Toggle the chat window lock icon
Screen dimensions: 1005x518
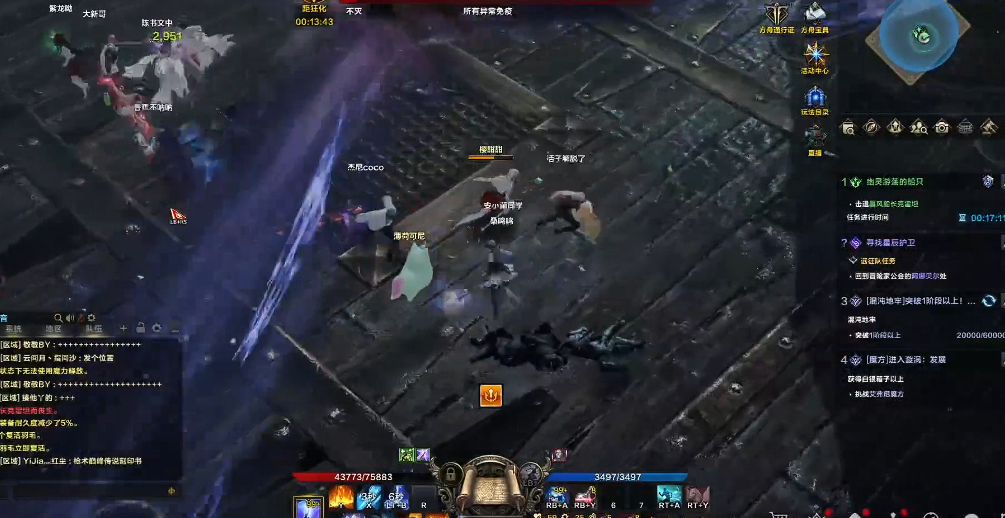(141, 328)
